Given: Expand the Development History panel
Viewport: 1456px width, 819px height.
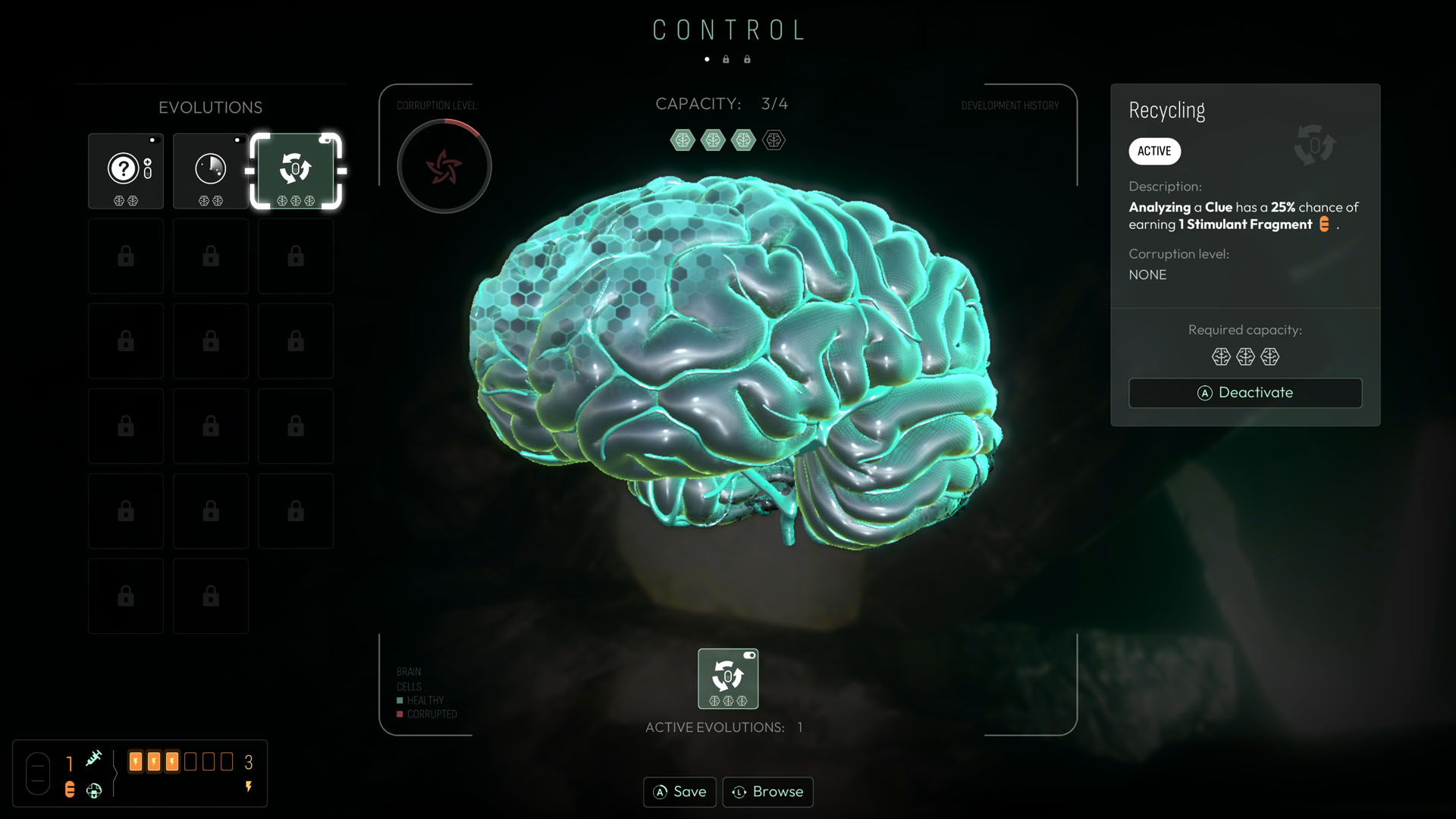Looking at the screenshot, I should [x=1010, y=105].
